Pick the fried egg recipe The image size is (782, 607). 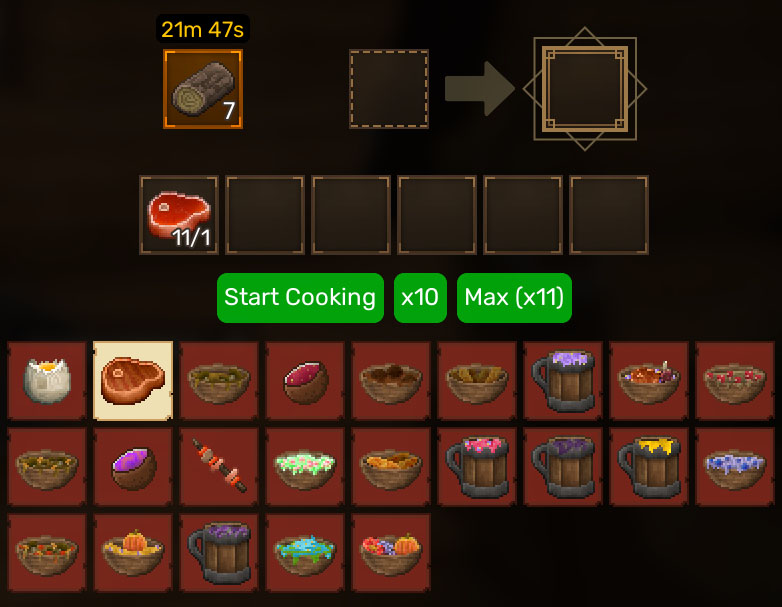point(47,381)
